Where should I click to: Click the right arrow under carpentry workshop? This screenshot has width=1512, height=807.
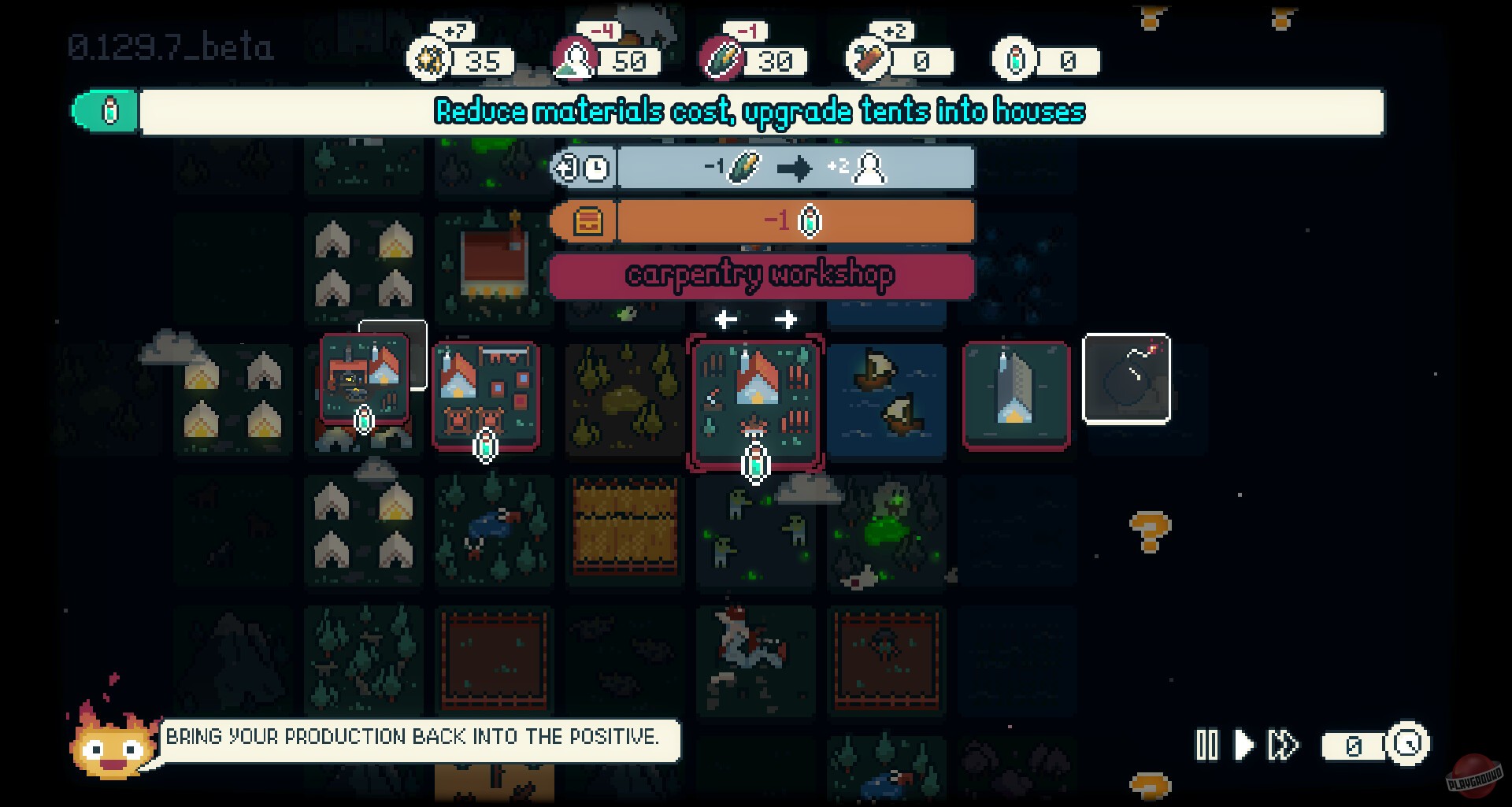785,318
